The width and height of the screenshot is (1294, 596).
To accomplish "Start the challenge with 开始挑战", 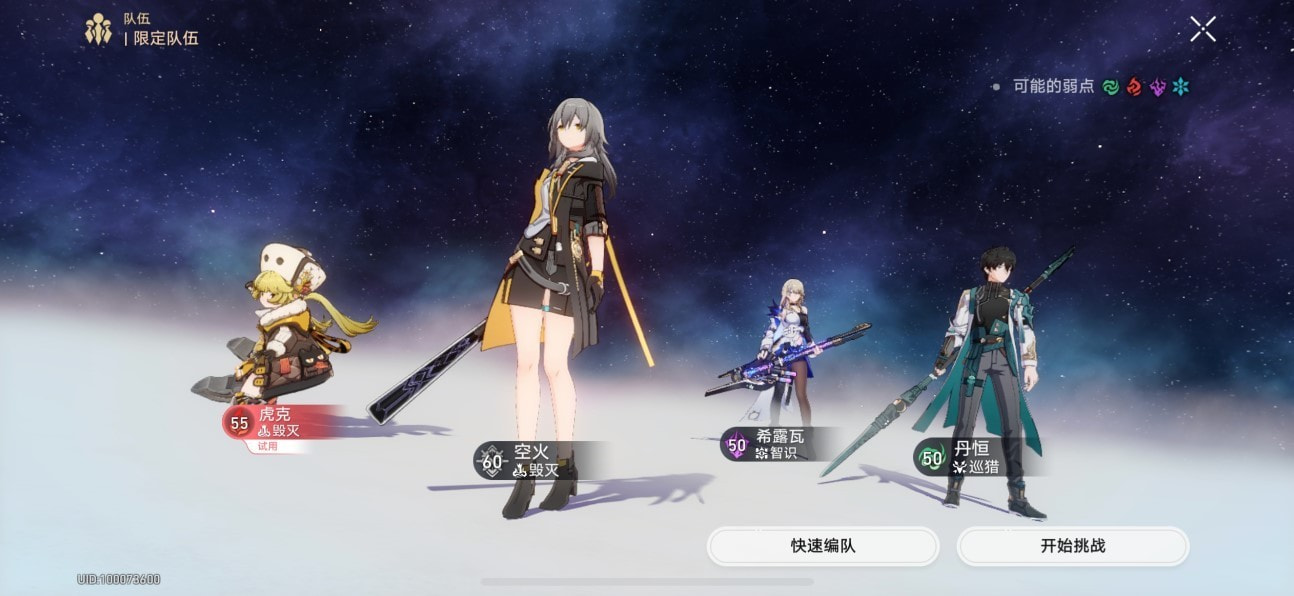I will [x=1072, y=546].
